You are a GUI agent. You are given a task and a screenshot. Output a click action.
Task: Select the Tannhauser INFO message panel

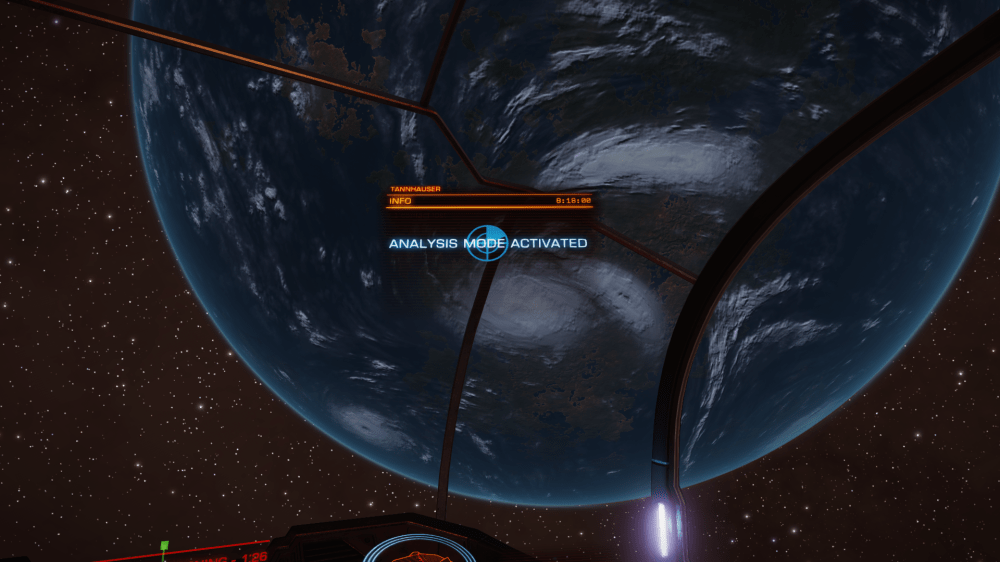tap(489, 200)
